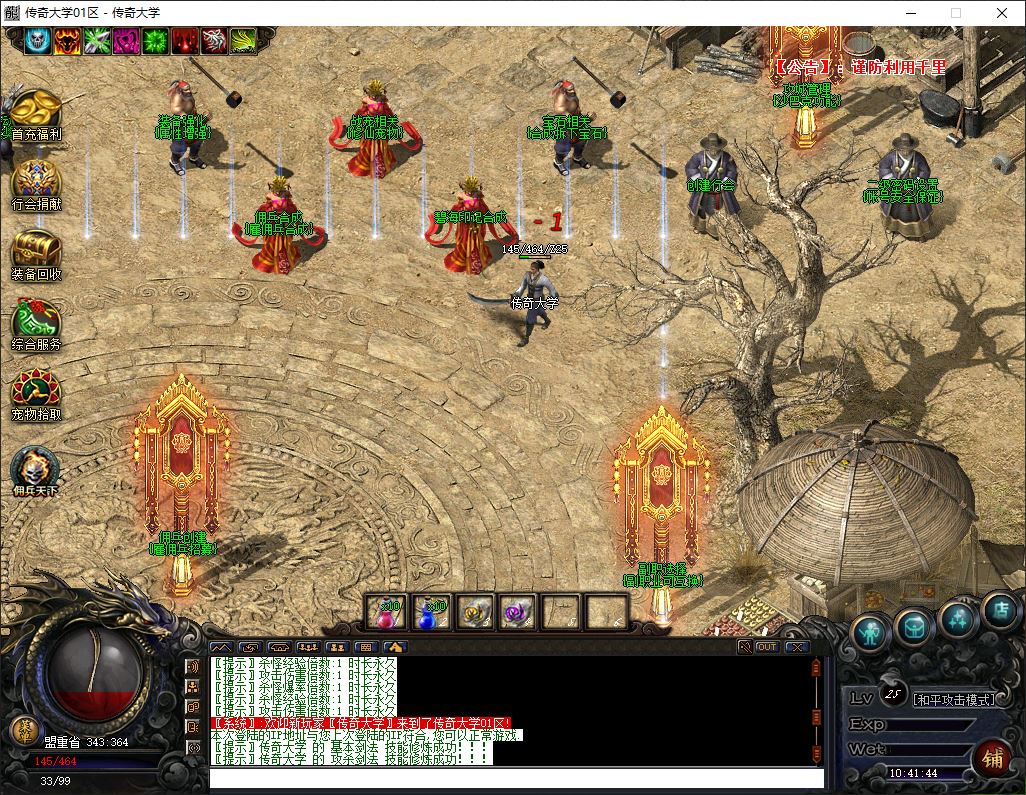Screen dimensions: 1026x795
Task: Activate the blue skull buff icon
Action: pos(38,40)
